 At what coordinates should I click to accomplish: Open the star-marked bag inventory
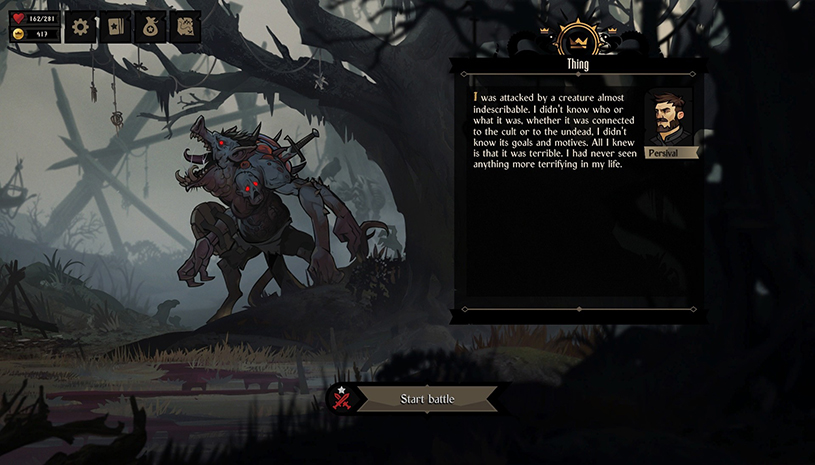click(x=150, y=27)
